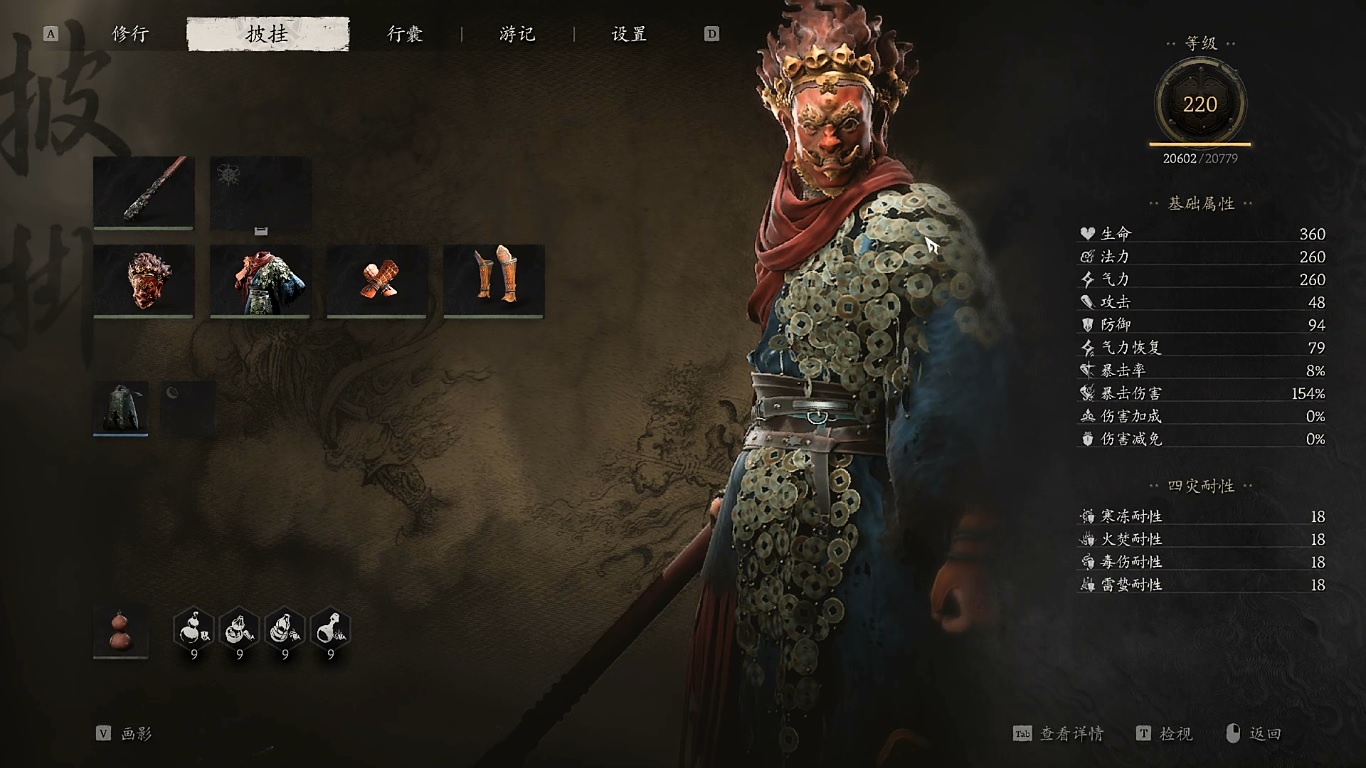Activate the 检视 inspect option
Image resolution: width=1366 pixels, height=768 pixels.
(x=1165, y=734)
